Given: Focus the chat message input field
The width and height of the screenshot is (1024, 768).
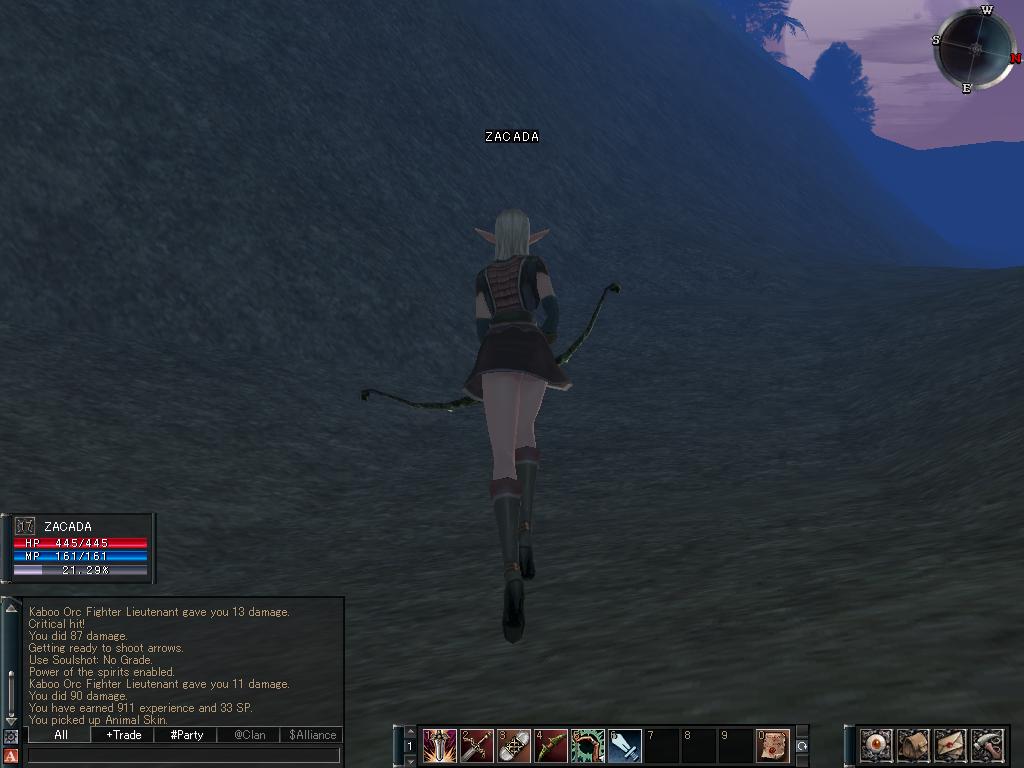Looking at the screenshot, I should tap(183, 756).
